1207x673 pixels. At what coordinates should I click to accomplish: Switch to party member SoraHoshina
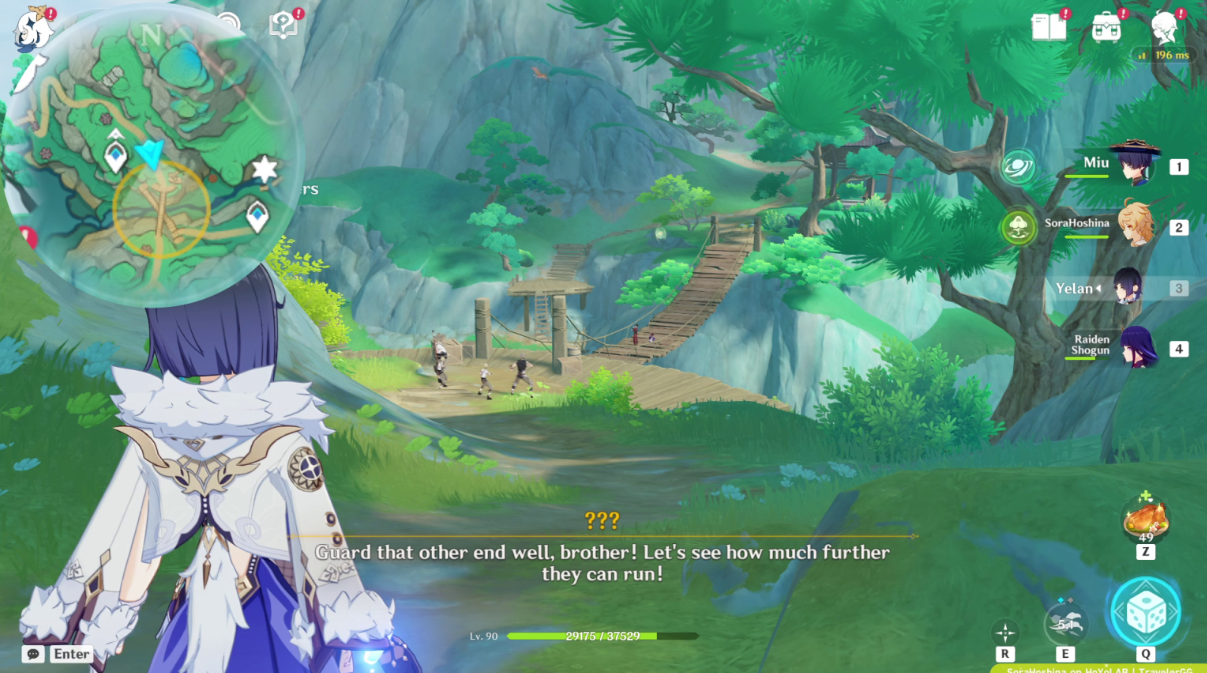pyautogui.click(x=1136, y=225)
